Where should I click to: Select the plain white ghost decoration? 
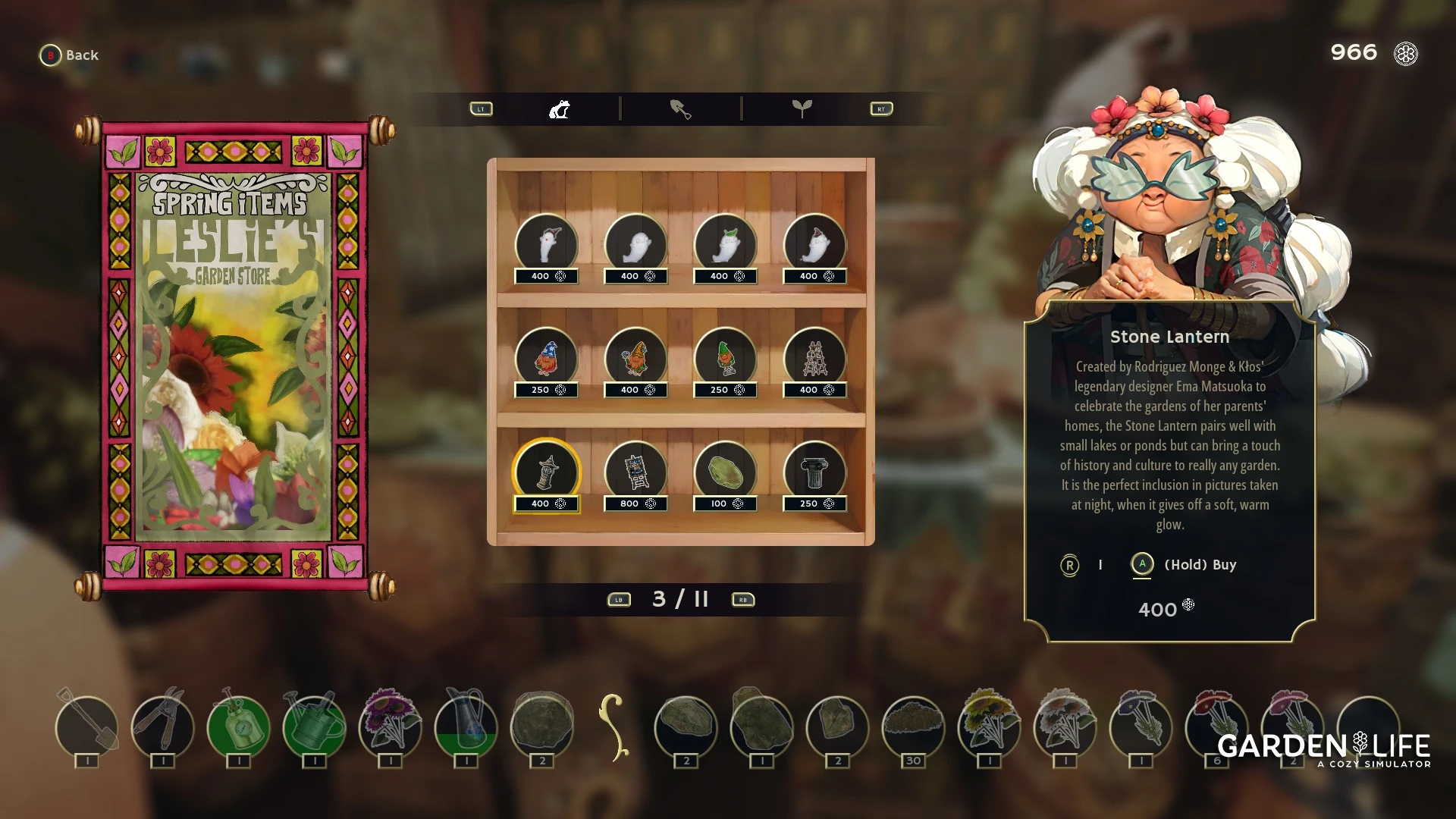pyautogui.click(x=635, y=246)
